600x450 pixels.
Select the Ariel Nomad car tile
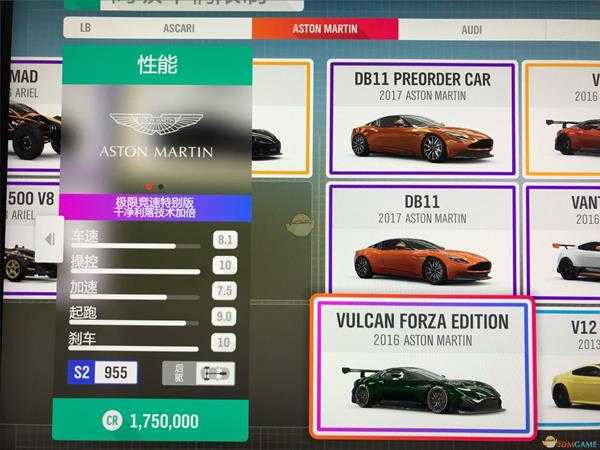30,117
